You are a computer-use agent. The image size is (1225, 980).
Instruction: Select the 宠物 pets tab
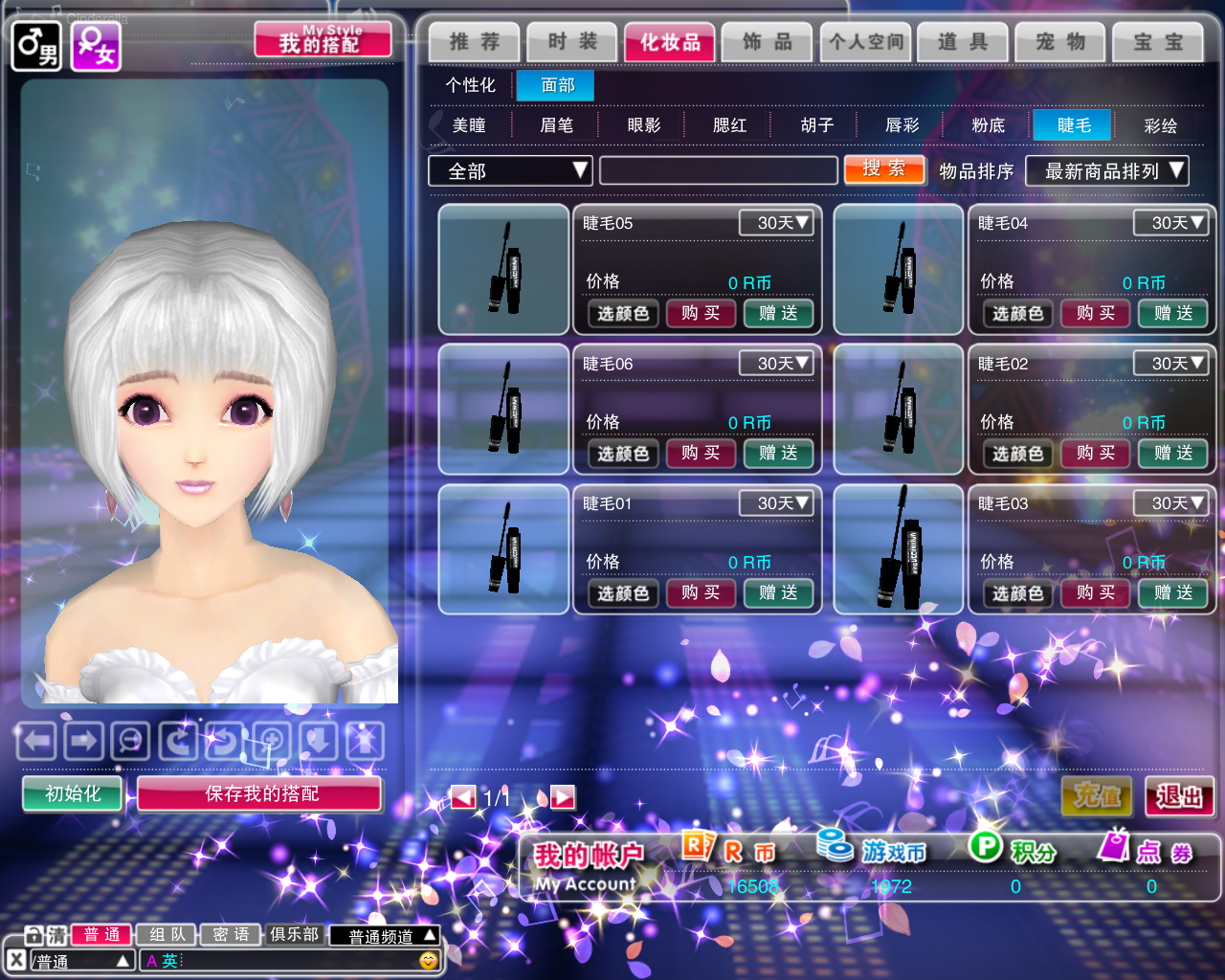pyautogui.click(x=1060, y=42)
